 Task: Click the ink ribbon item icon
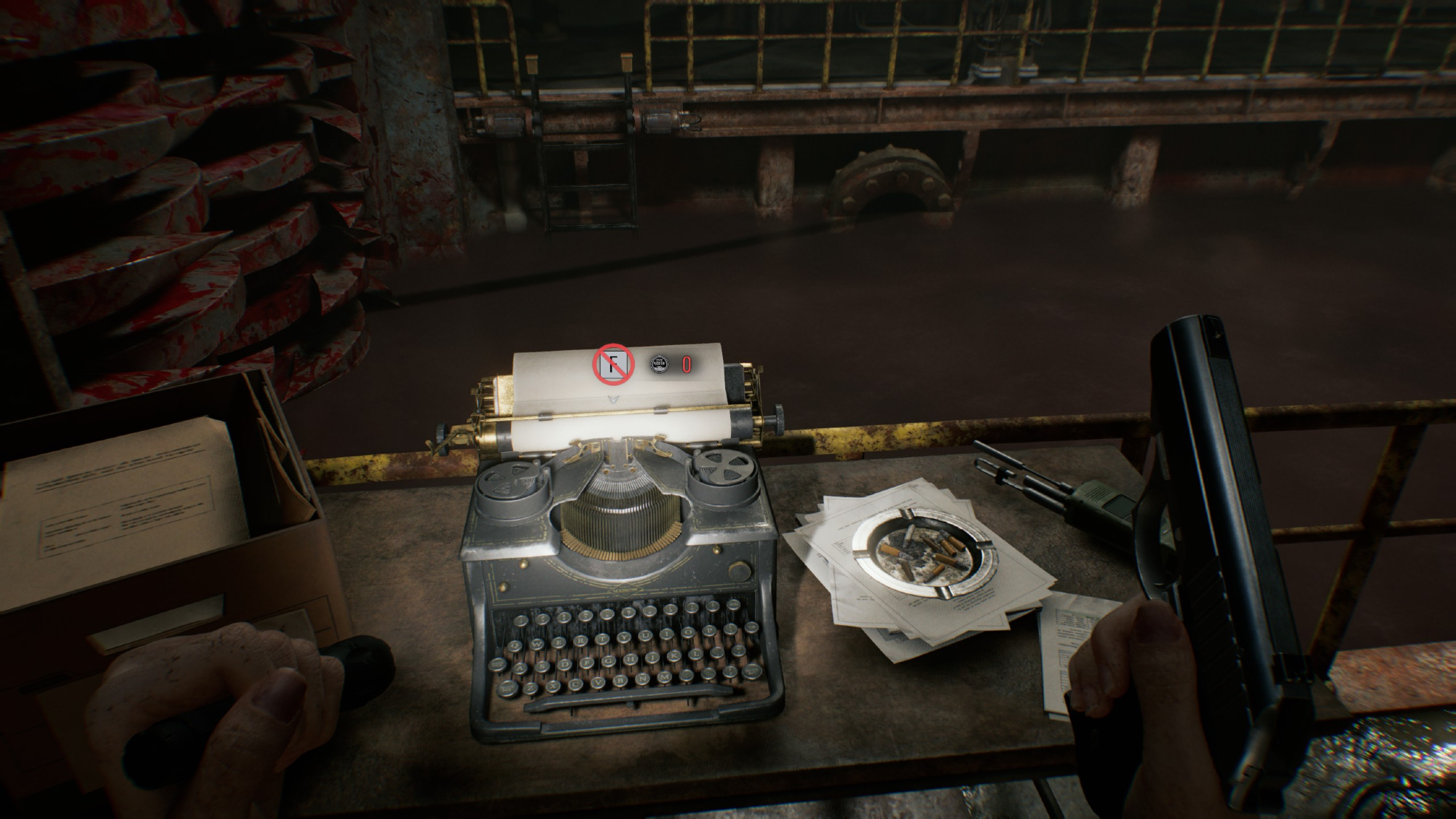[658, 364]
